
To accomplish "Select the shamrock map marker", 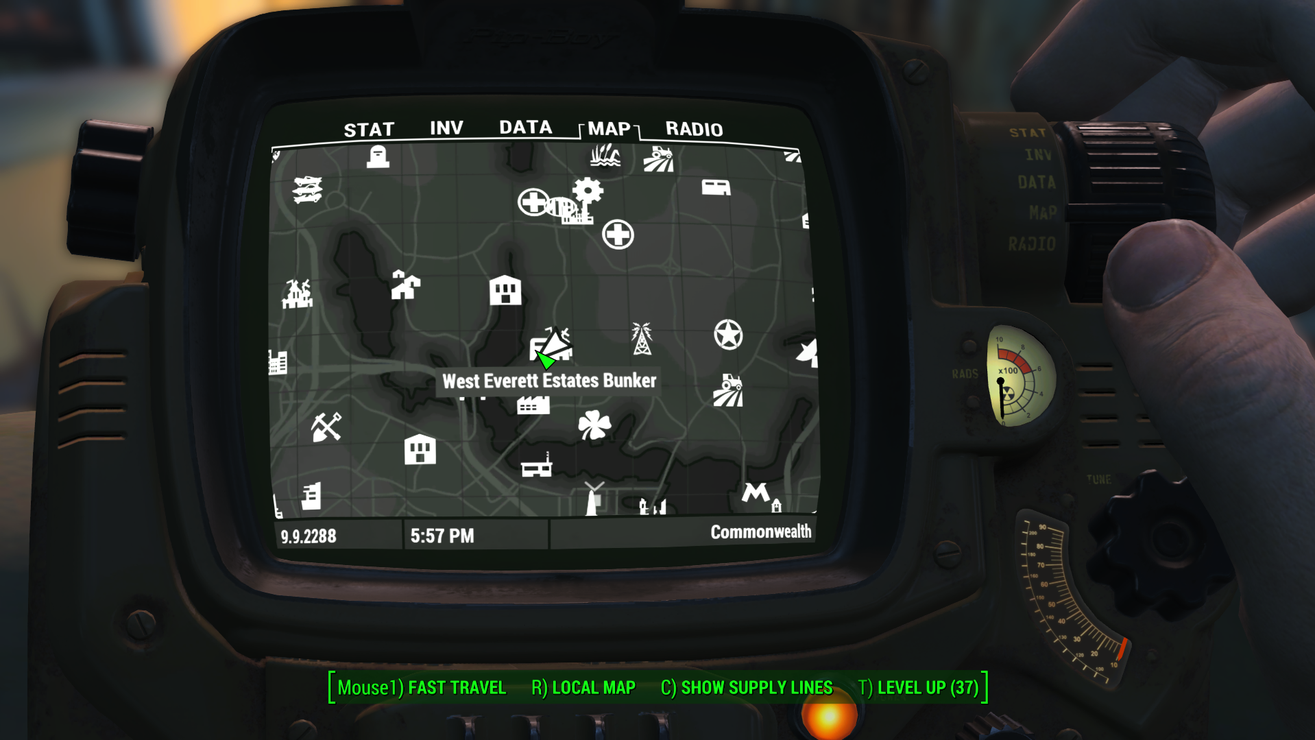I will pos(594,425).
